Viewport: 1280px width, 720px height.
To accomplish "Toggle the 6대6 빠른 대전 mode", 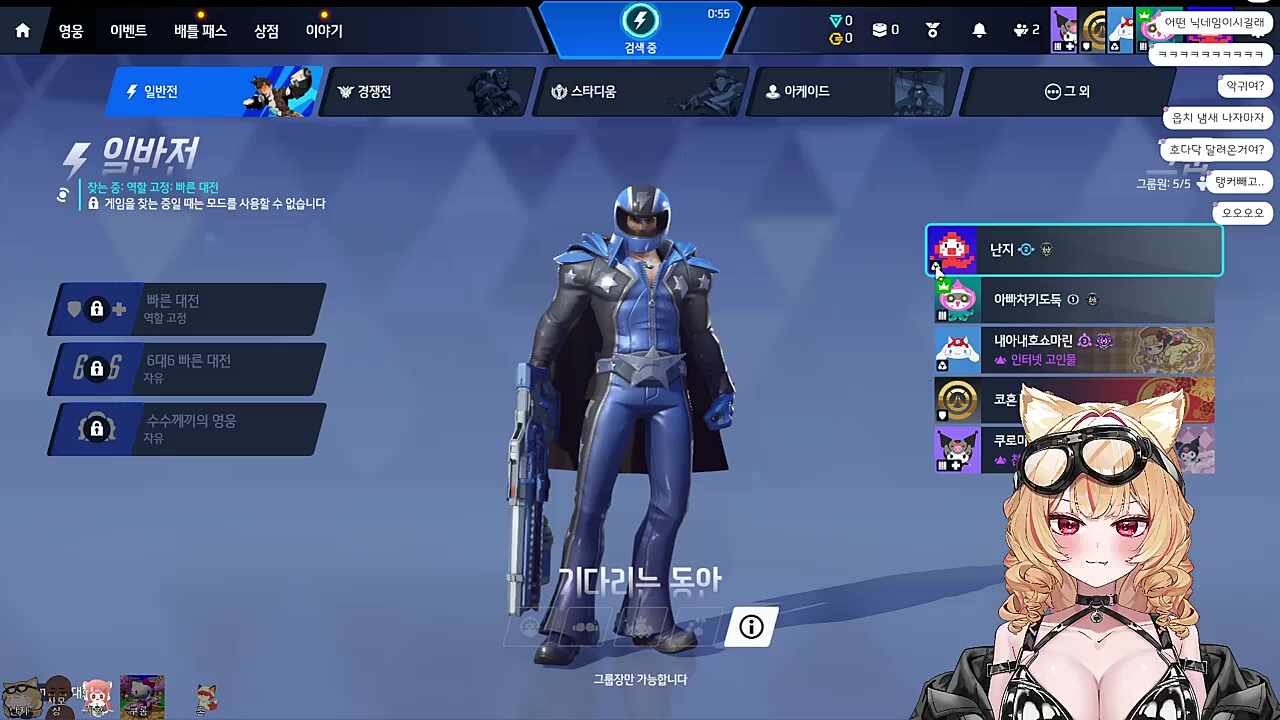I will click(185, 369).
